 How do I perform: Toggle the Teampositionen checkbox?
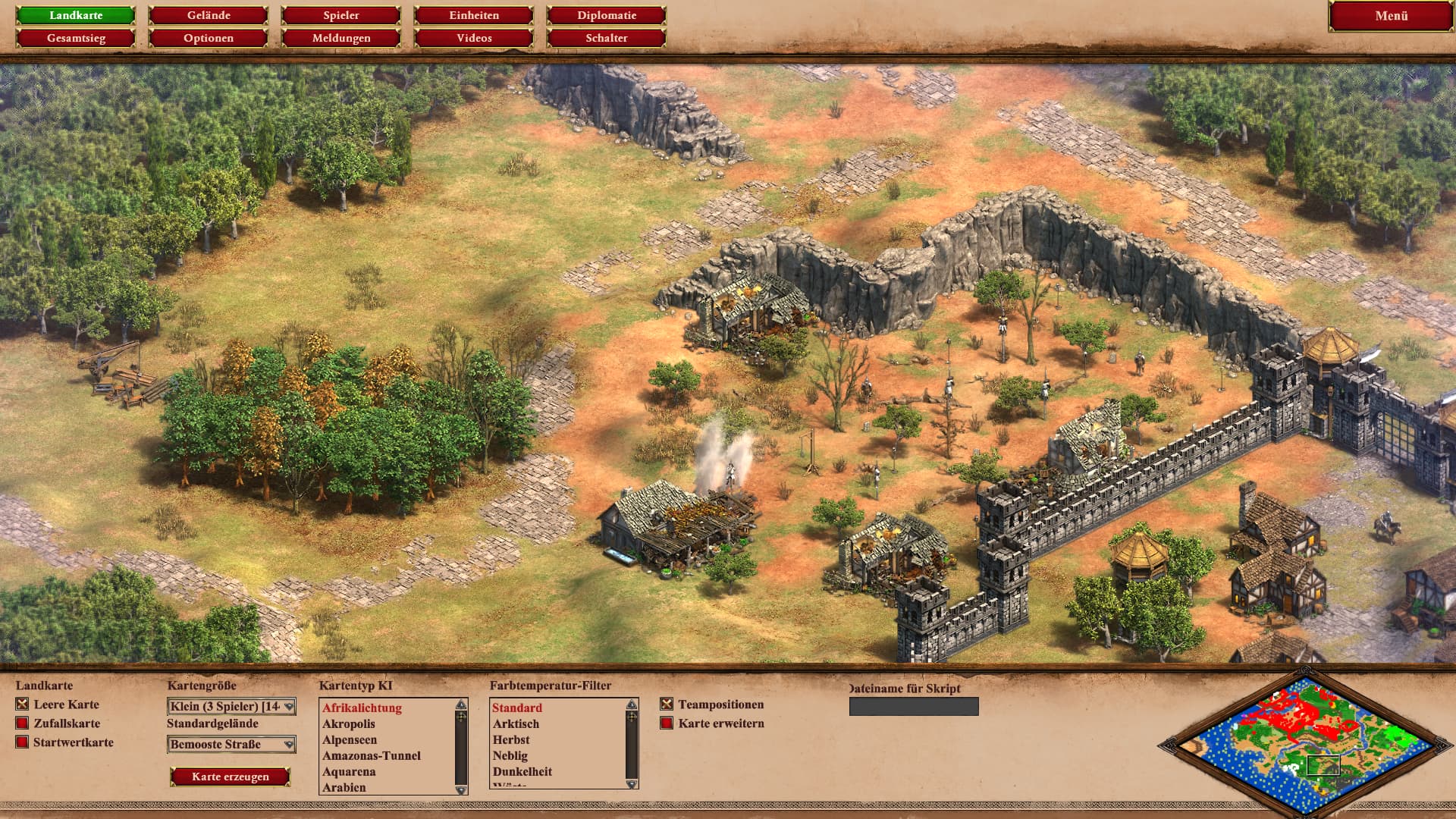tap(667, 704)
